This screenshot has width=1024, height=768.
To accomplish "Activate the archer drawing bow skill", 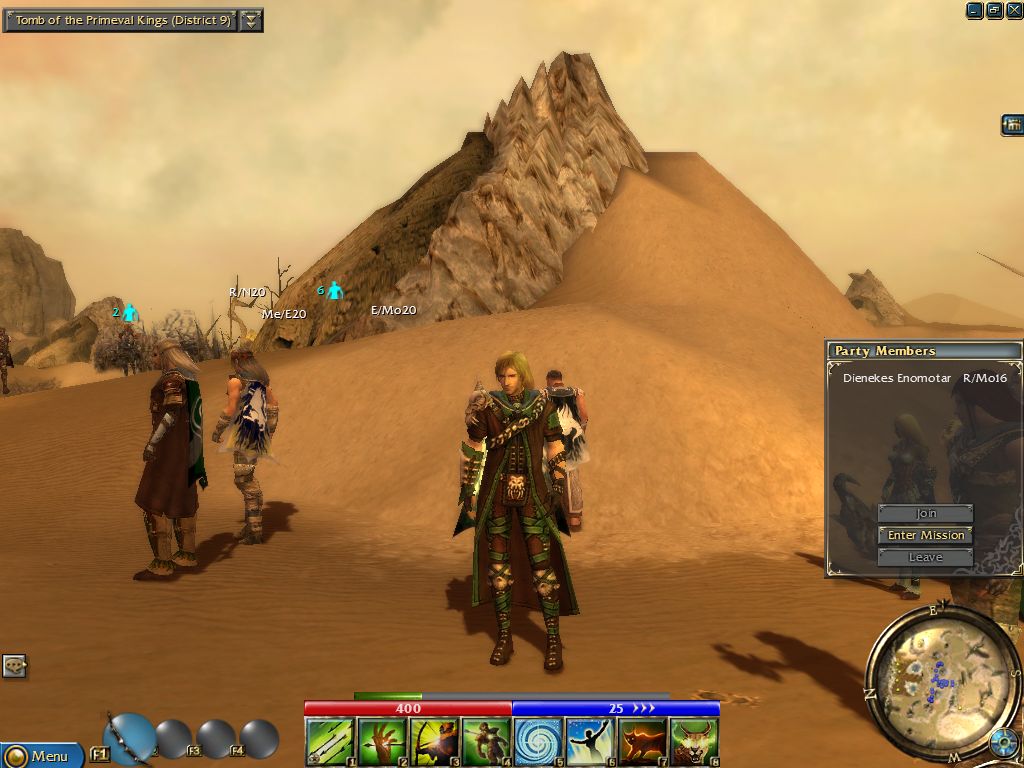I will click(433, 742).
